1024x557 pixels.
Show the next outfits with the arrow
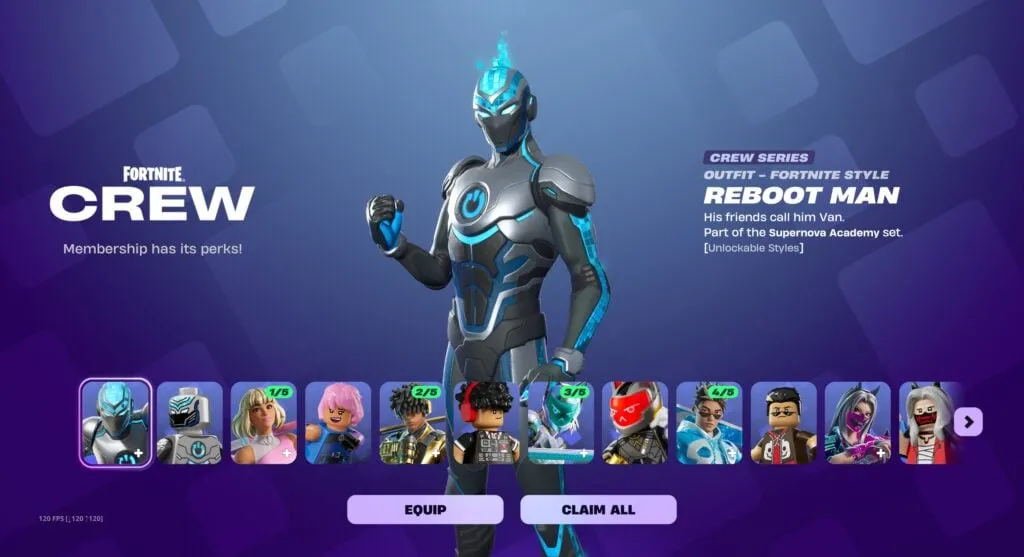(x=968, y=422)
